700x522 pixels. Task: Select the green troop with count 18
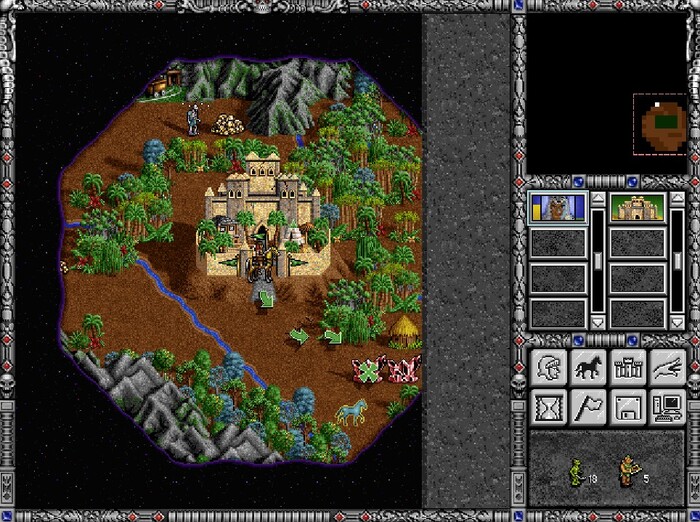576,471
